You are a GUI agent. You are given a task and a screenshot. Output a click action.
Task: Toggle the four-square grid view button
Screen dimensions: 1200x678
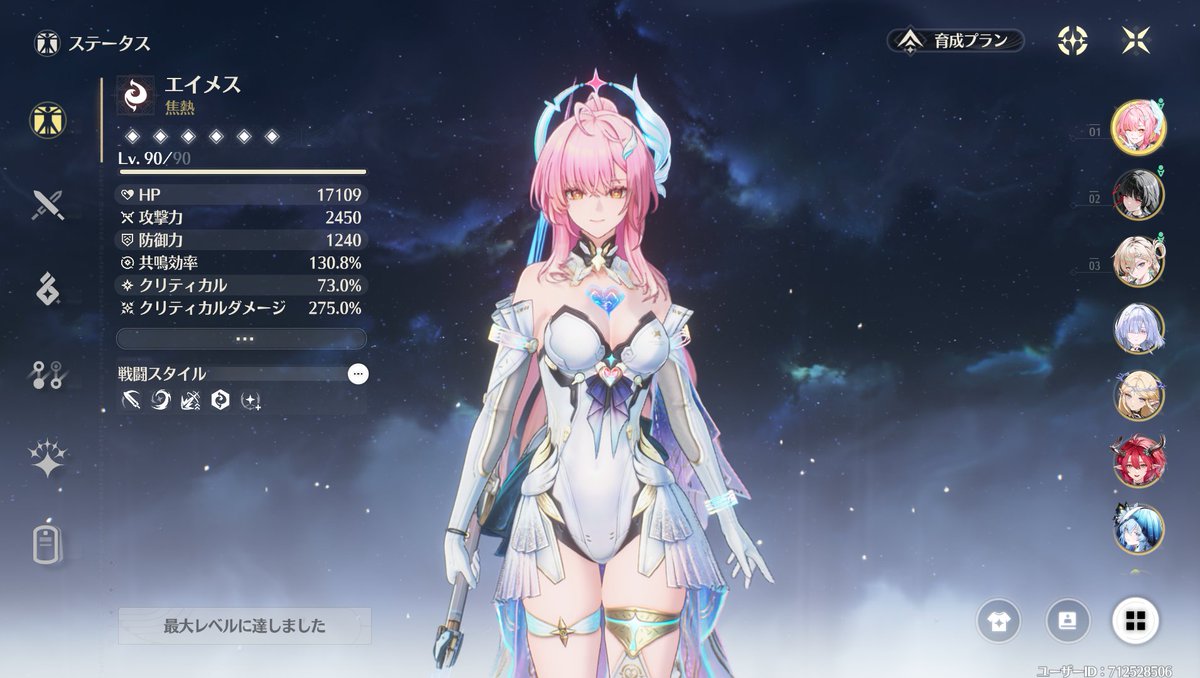tap(1136, 621)
